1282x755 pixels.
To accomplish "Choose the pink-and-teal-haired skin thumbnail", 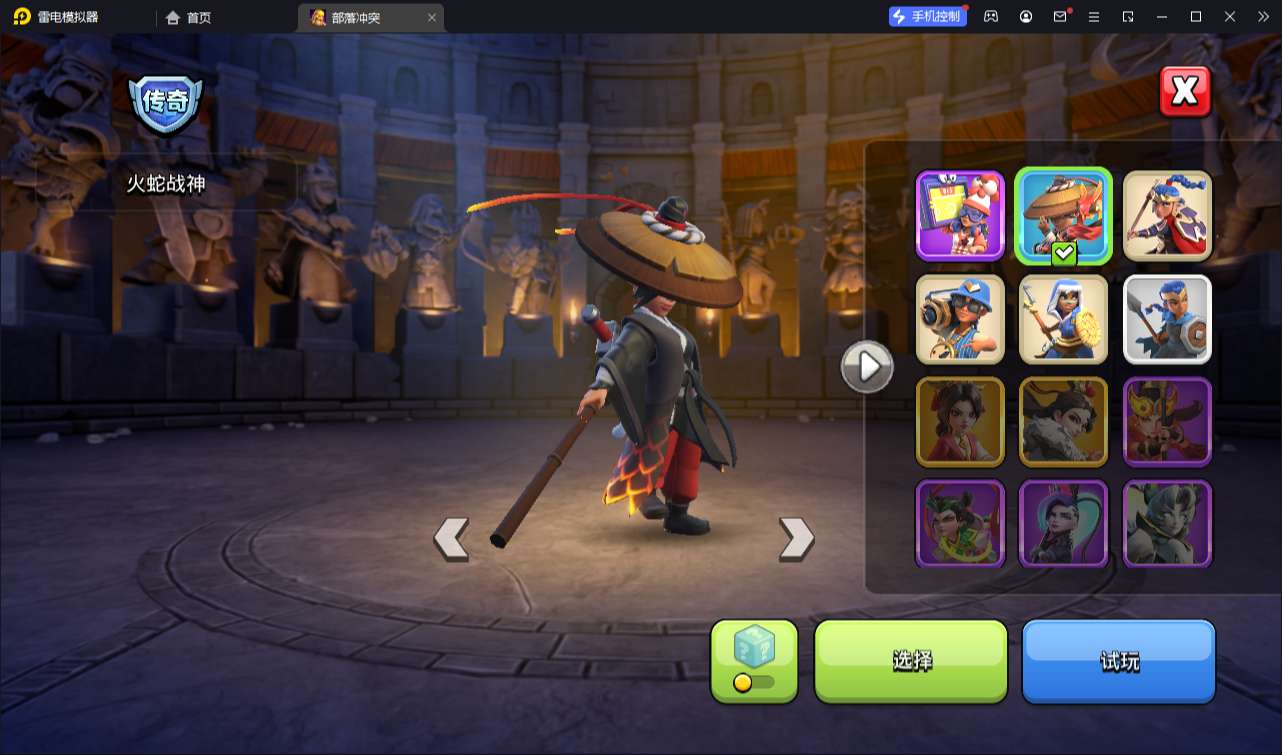I will (x=1063, y=524).
